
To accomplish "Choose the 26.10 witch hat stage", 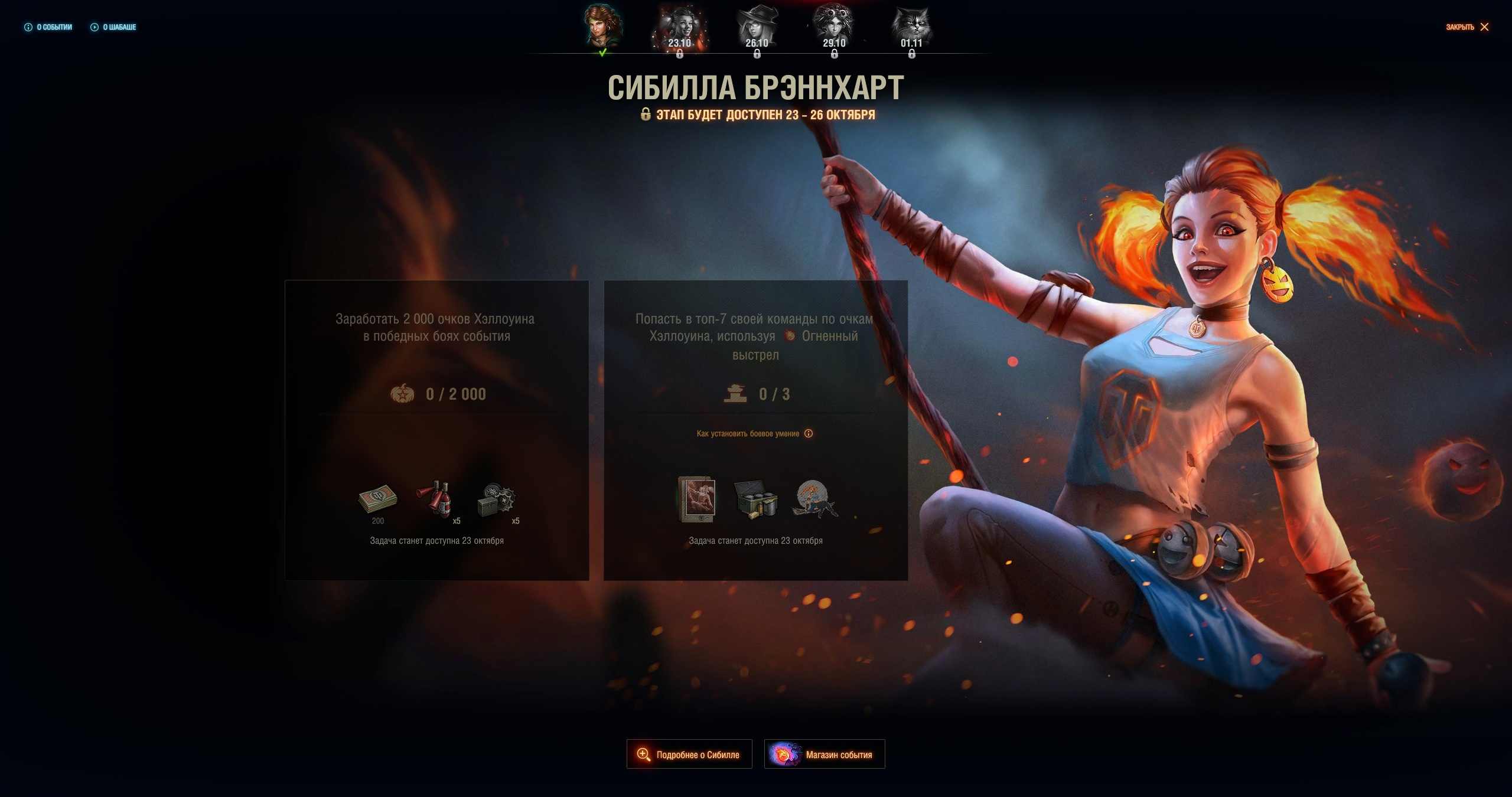I will pos(757,28).
